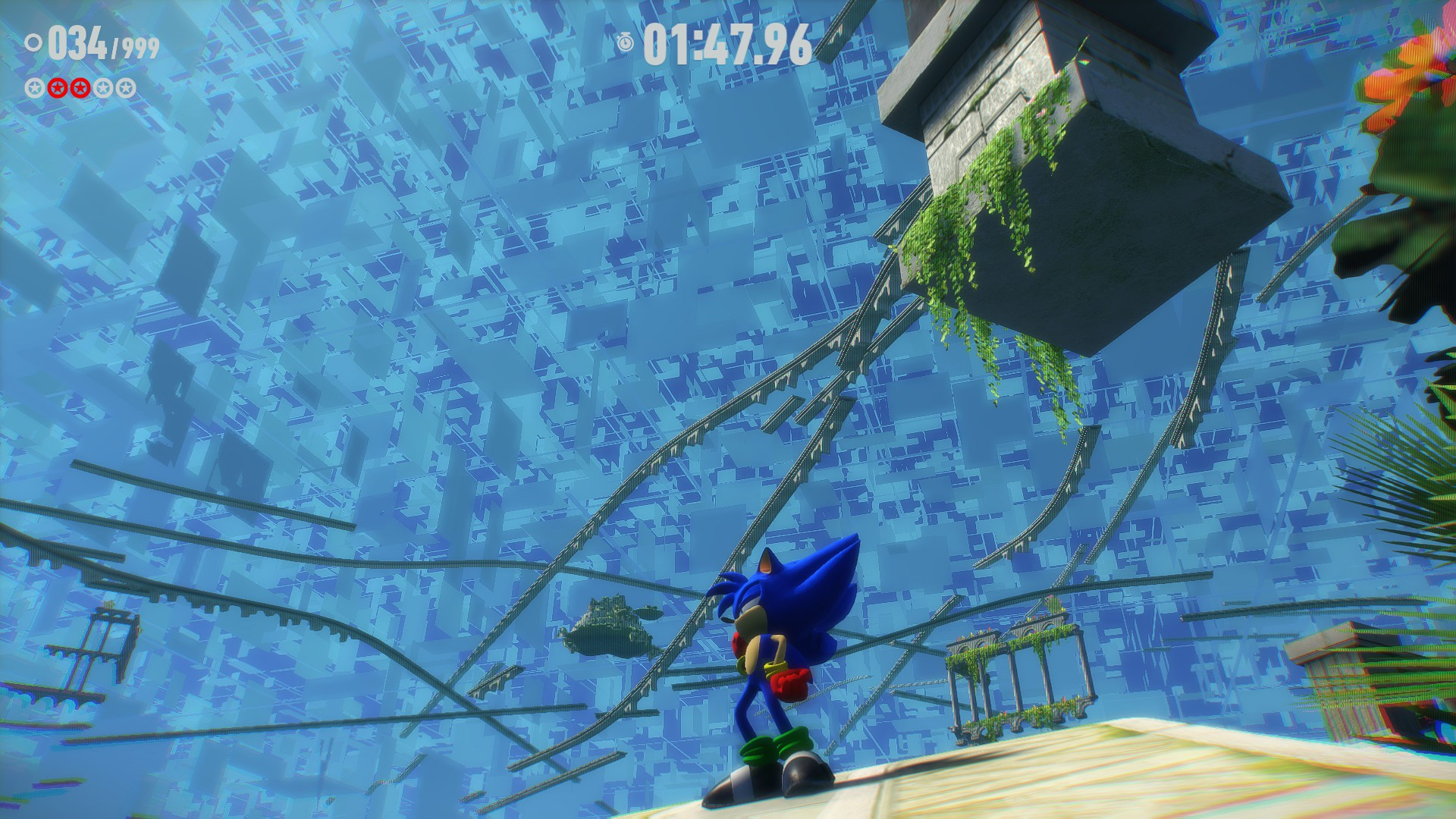
Task: Click the third red star badge
Action: coord(79,88)
